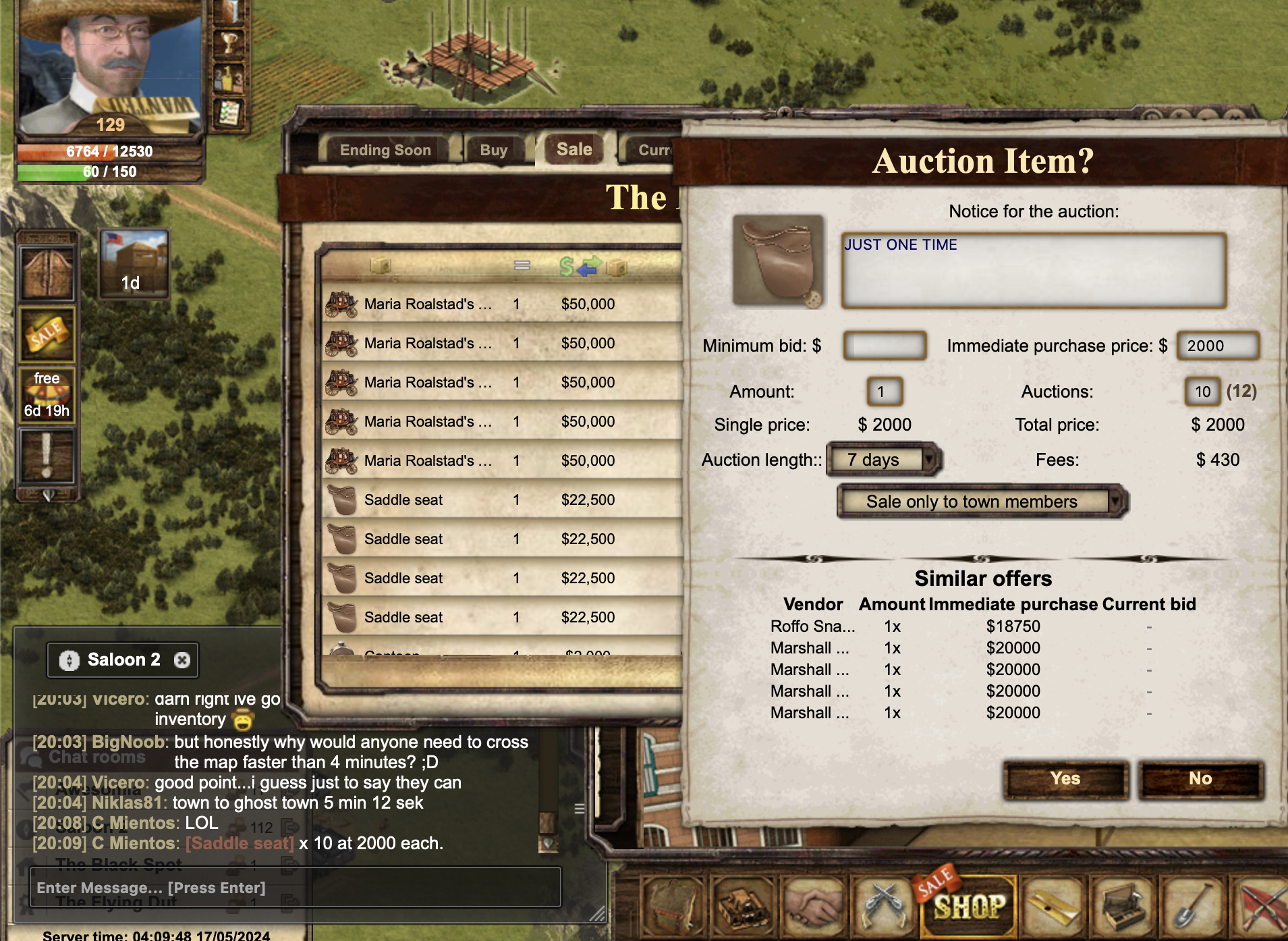The width and height of the screenshot is (1288, 941).
Task: Open the Sale only to town members dropdown
Action: click(982, 502)
